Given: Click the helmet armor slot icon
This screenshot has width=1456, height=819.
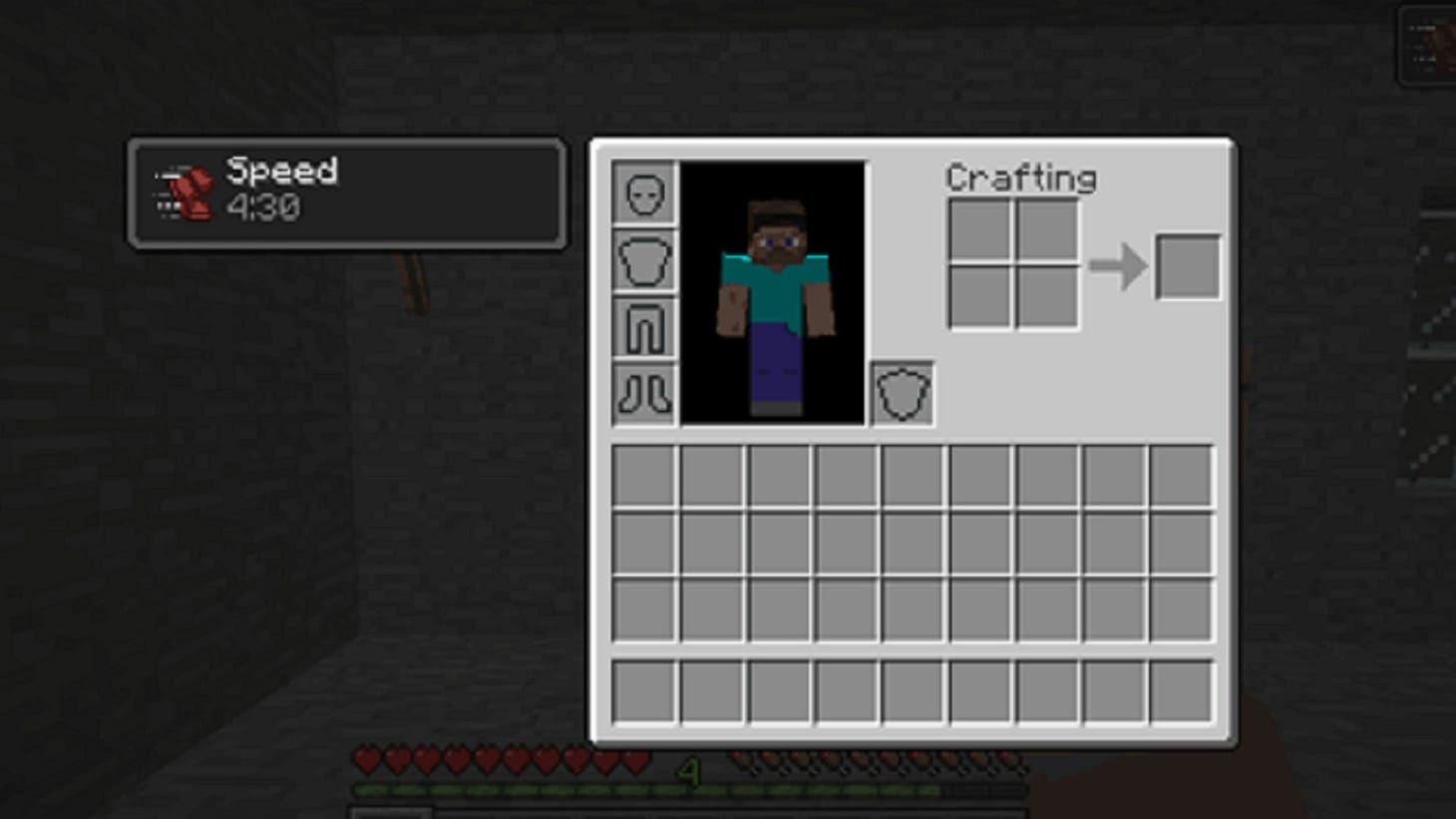Looking at the screenshot, I should [x=645, y=194].
